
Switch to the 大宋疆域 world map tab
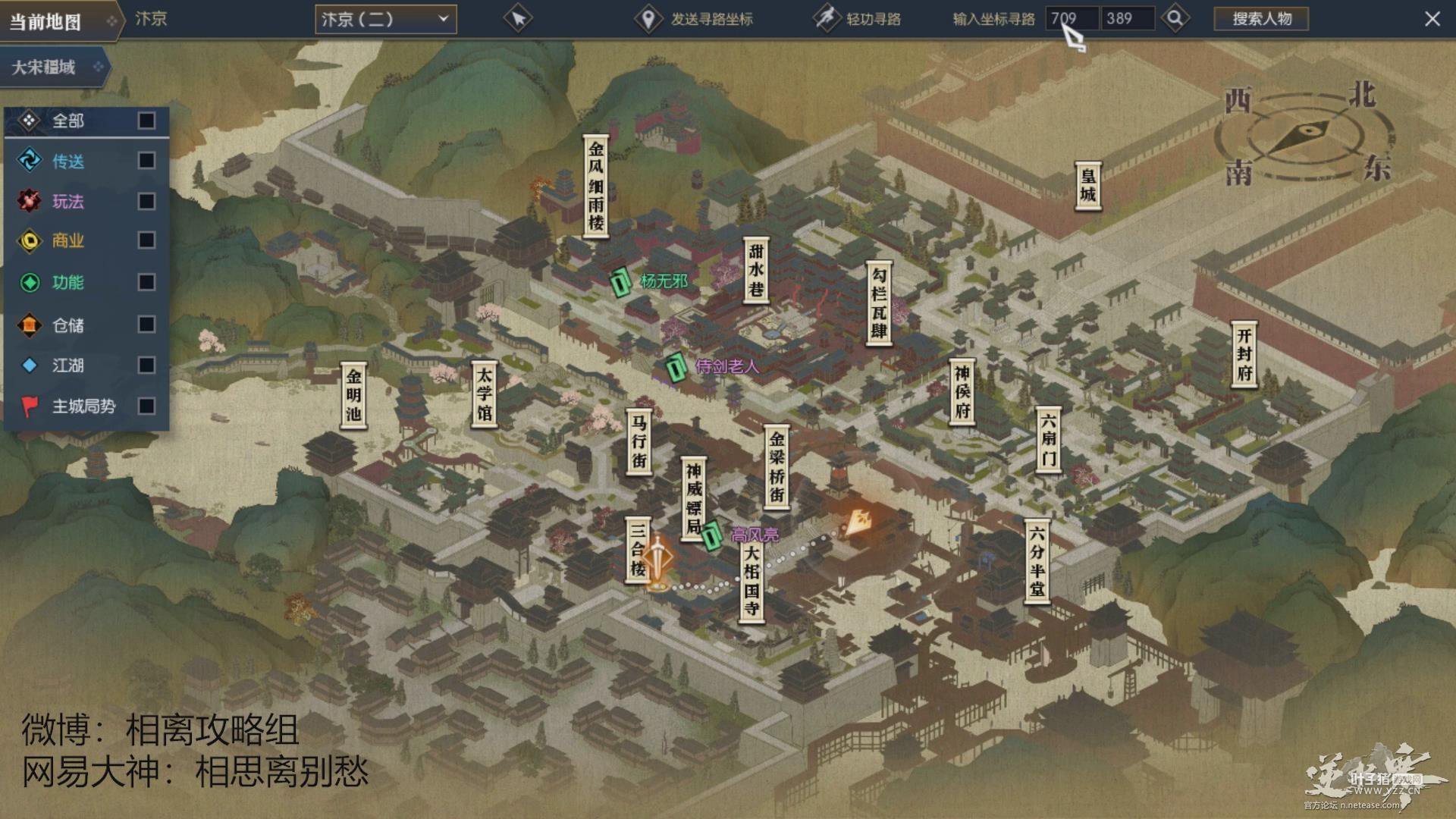coord(53,67)
